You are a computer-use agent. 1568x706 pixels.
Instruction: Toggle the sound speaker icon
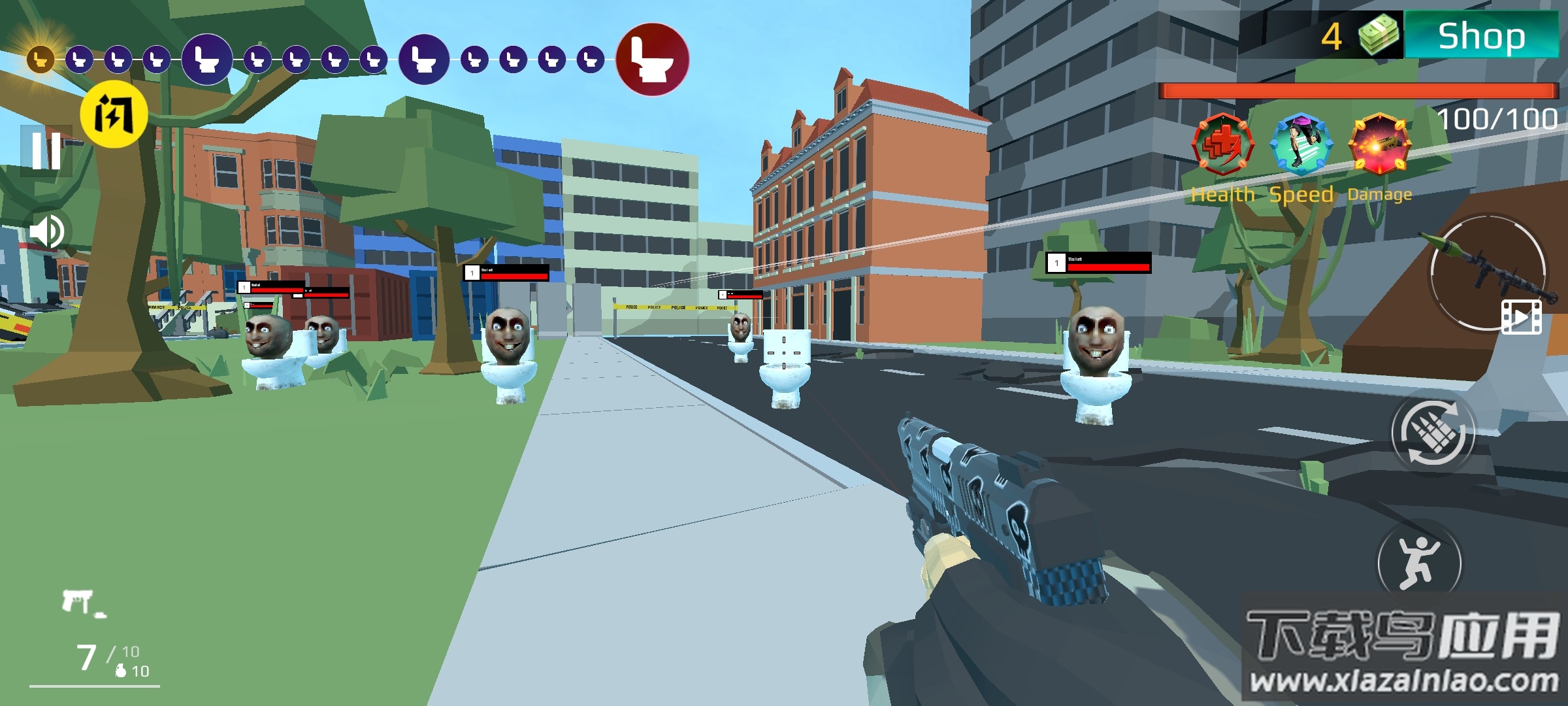(x=47, y=231)
